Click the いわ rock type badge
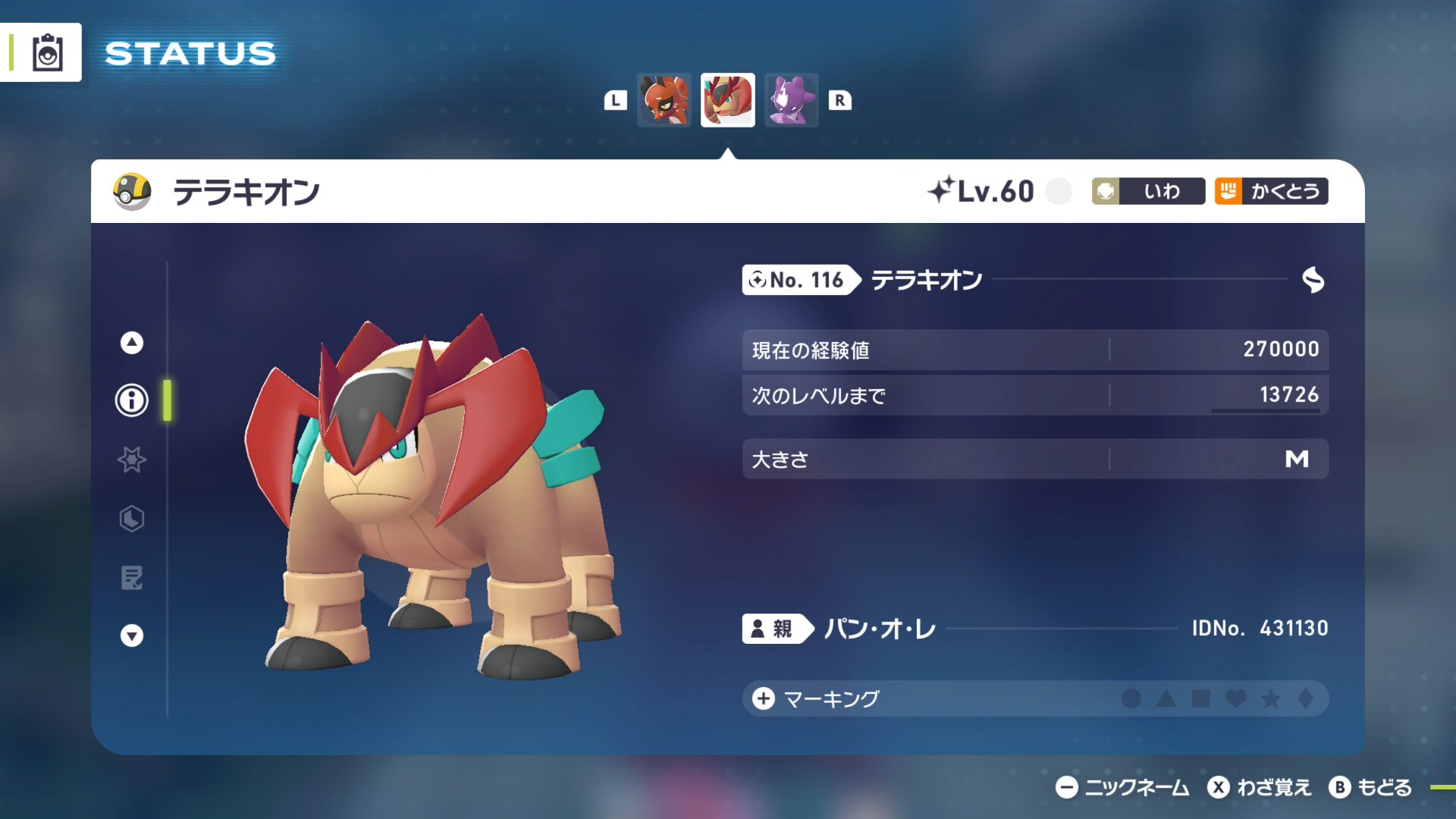Viewport: 1456px width, 819px height. 1148,191
